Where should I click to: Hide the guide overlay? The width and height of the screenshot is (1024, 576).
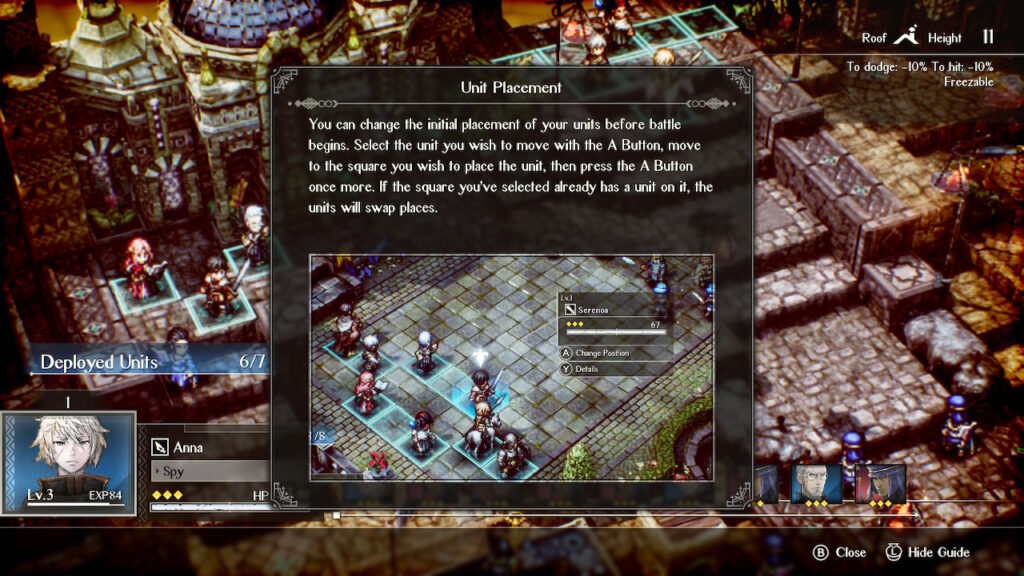point(927,552)
